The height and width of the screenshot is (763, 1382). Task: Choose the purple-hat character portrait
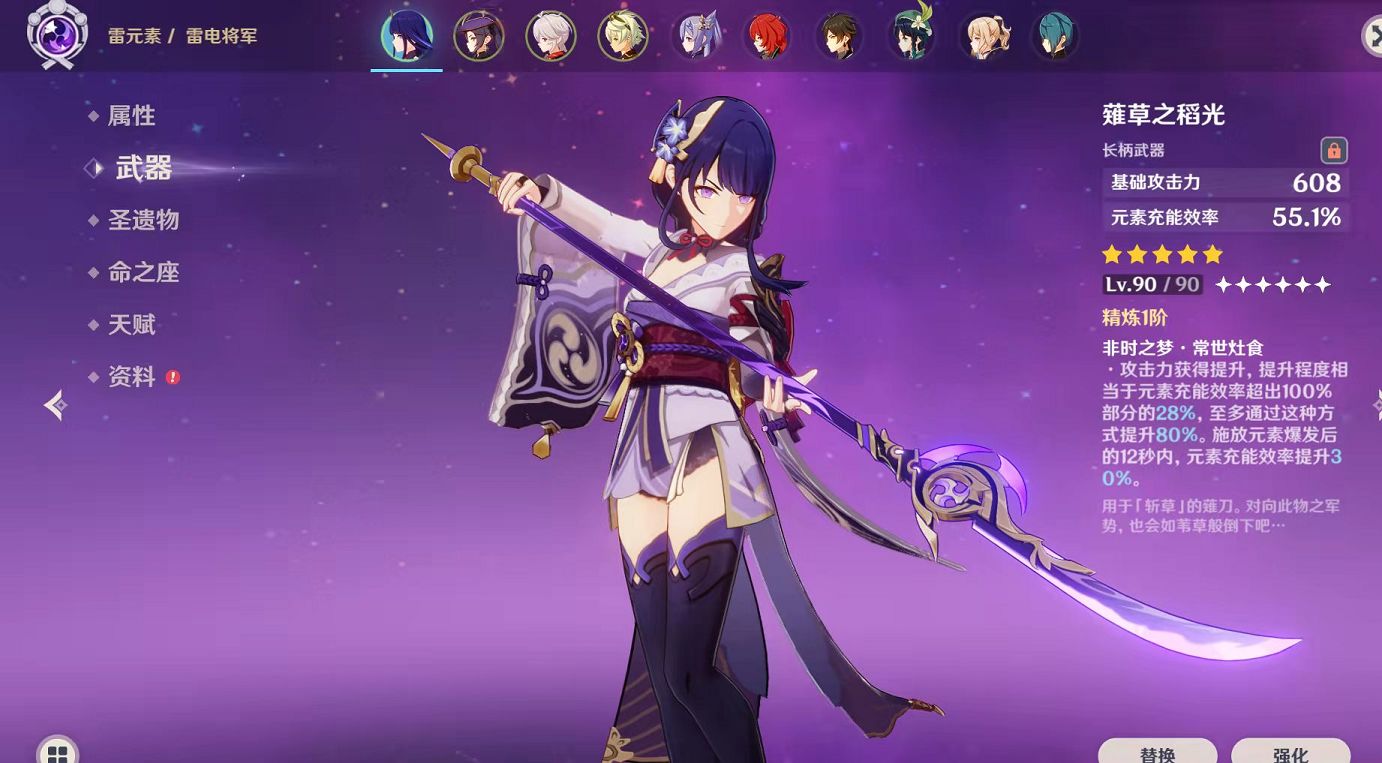coord(478,36)
